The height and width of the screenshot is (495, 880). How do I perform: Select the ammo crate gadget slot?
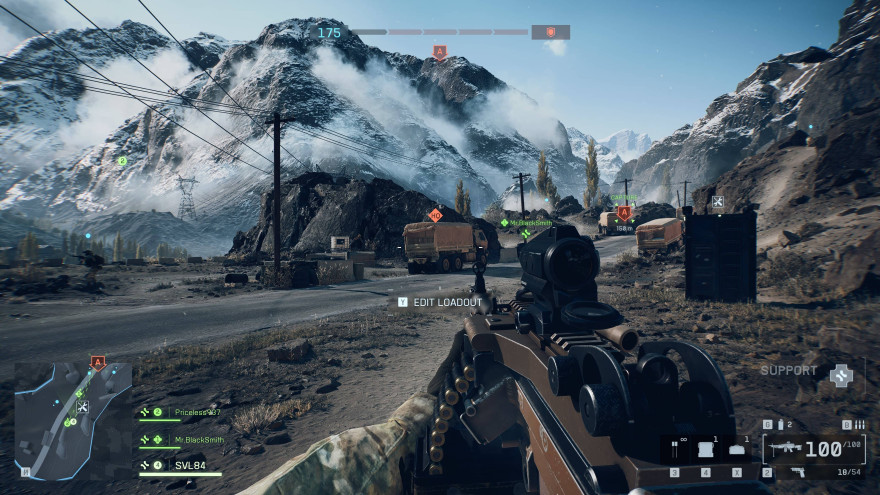coord(706,449)
